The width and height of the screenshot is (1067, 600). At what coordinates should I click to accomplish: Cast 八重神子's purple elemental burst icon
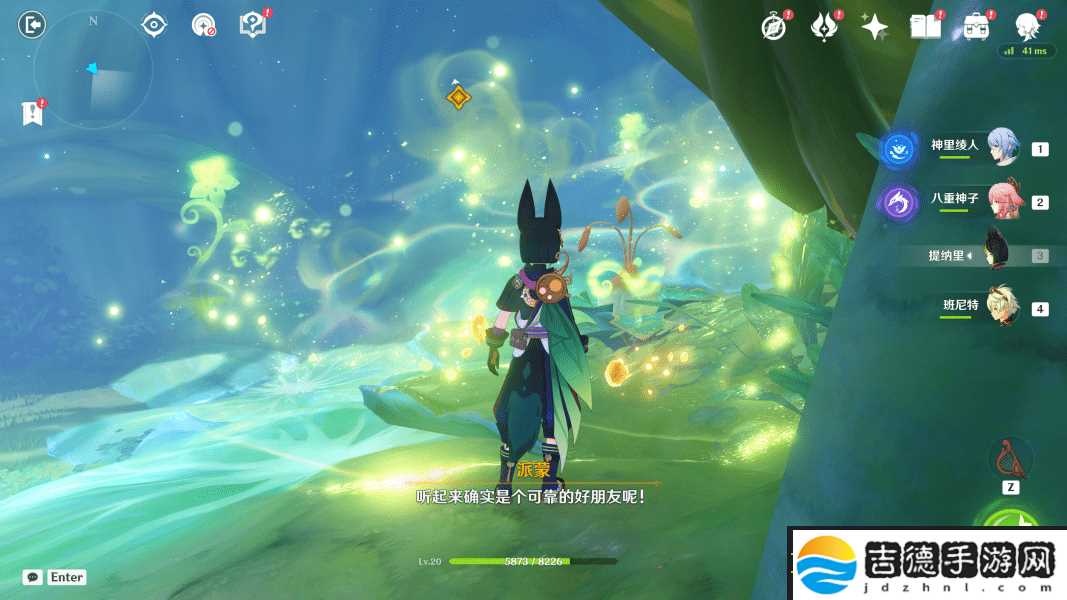point(899,203)
